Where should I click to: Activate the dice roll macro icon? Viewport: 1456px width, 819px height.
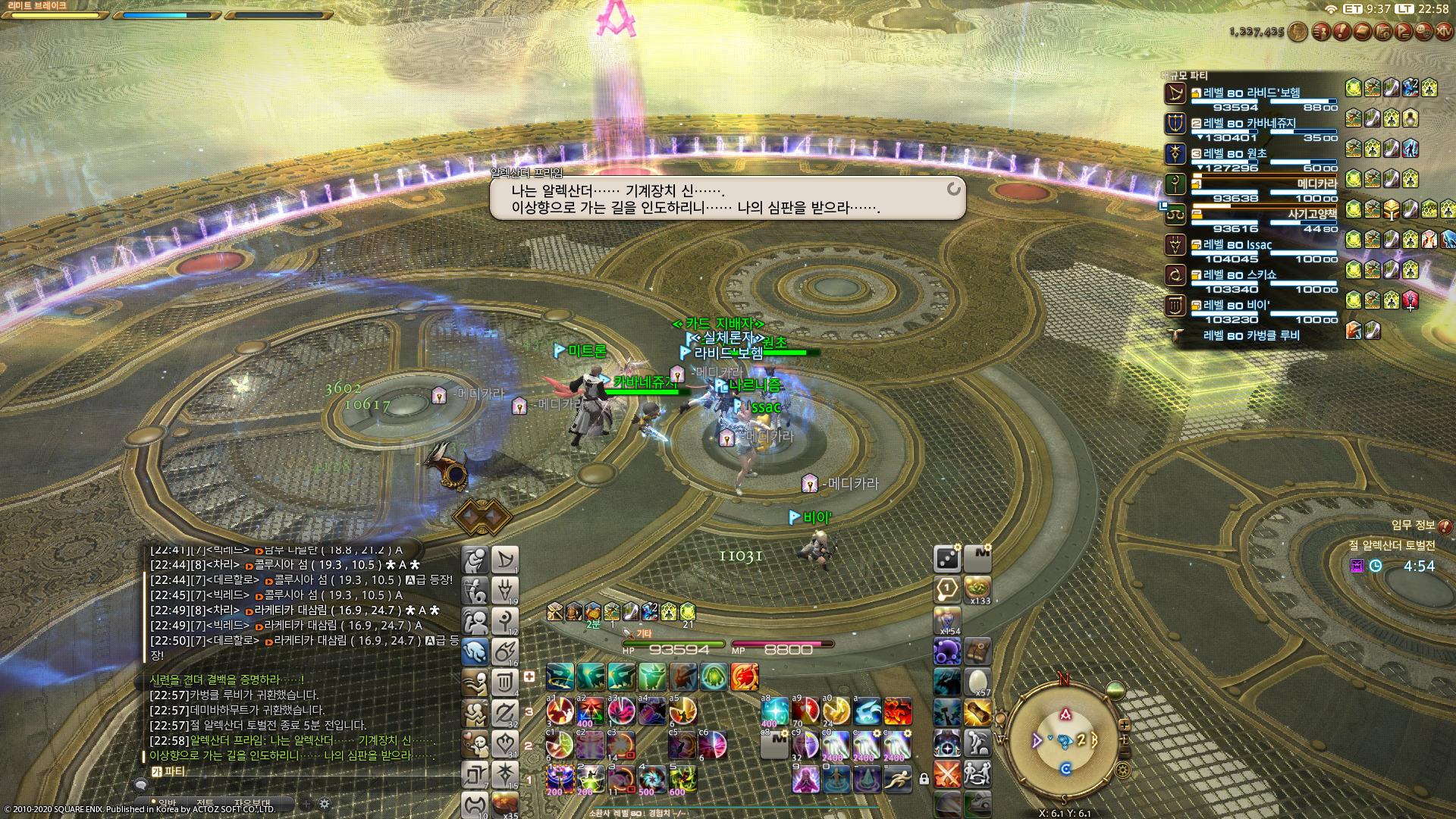[947, 559]
